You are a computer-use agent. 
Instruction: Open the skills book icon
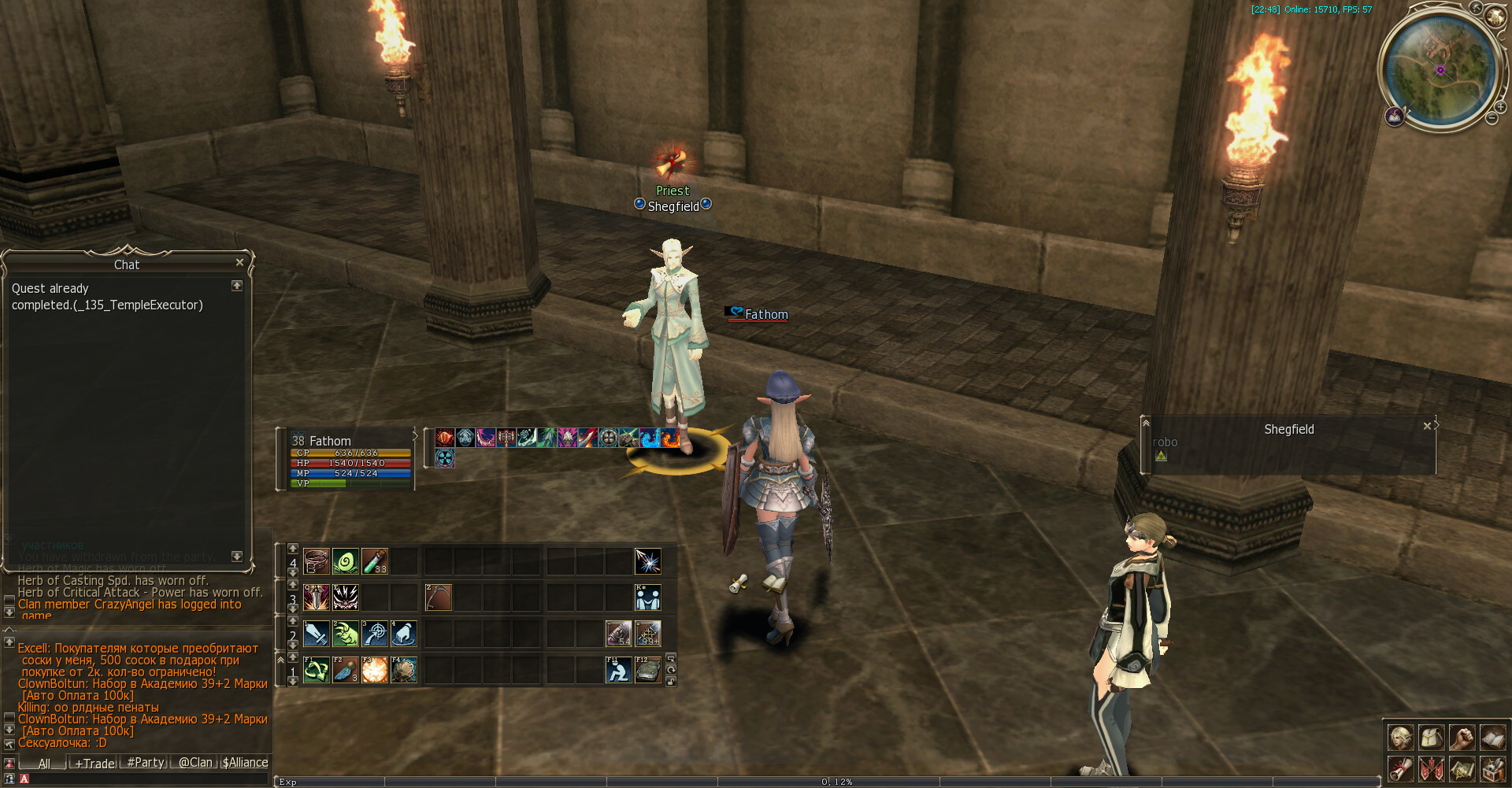pos(1492,738)
